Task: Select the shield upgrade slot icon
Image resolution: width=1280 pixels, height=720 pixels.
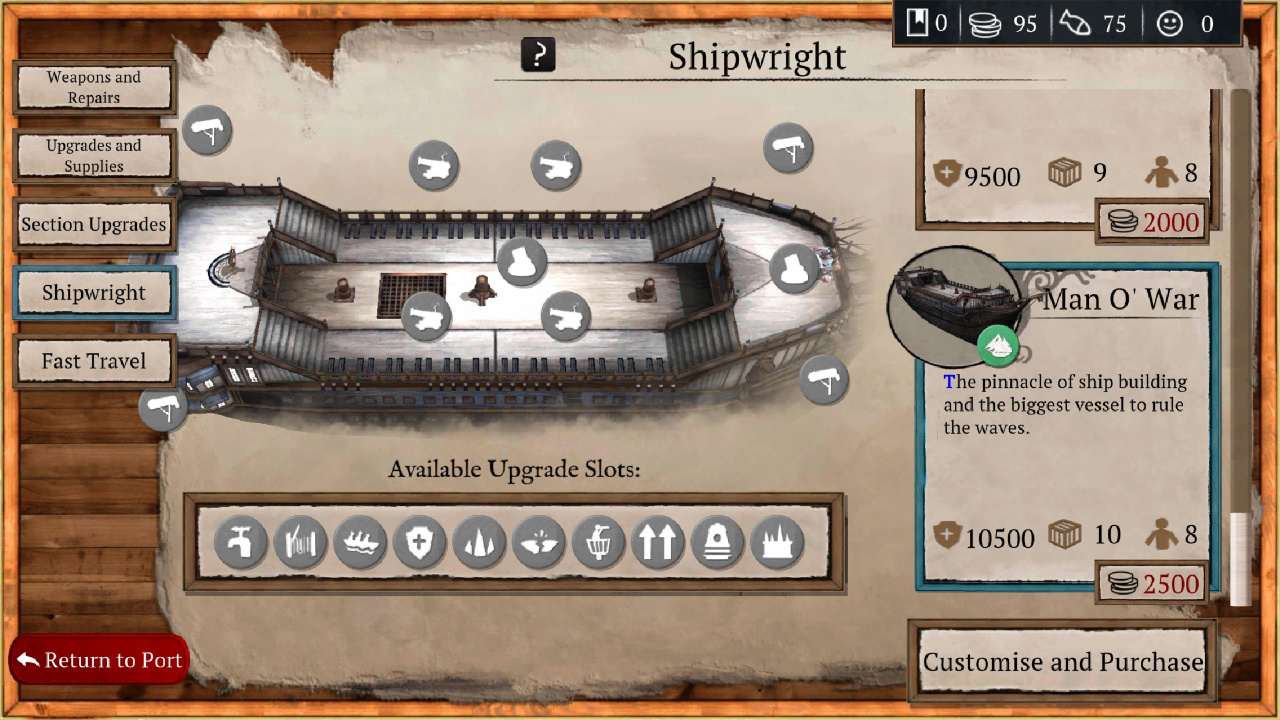Action: tap(418, 543)
